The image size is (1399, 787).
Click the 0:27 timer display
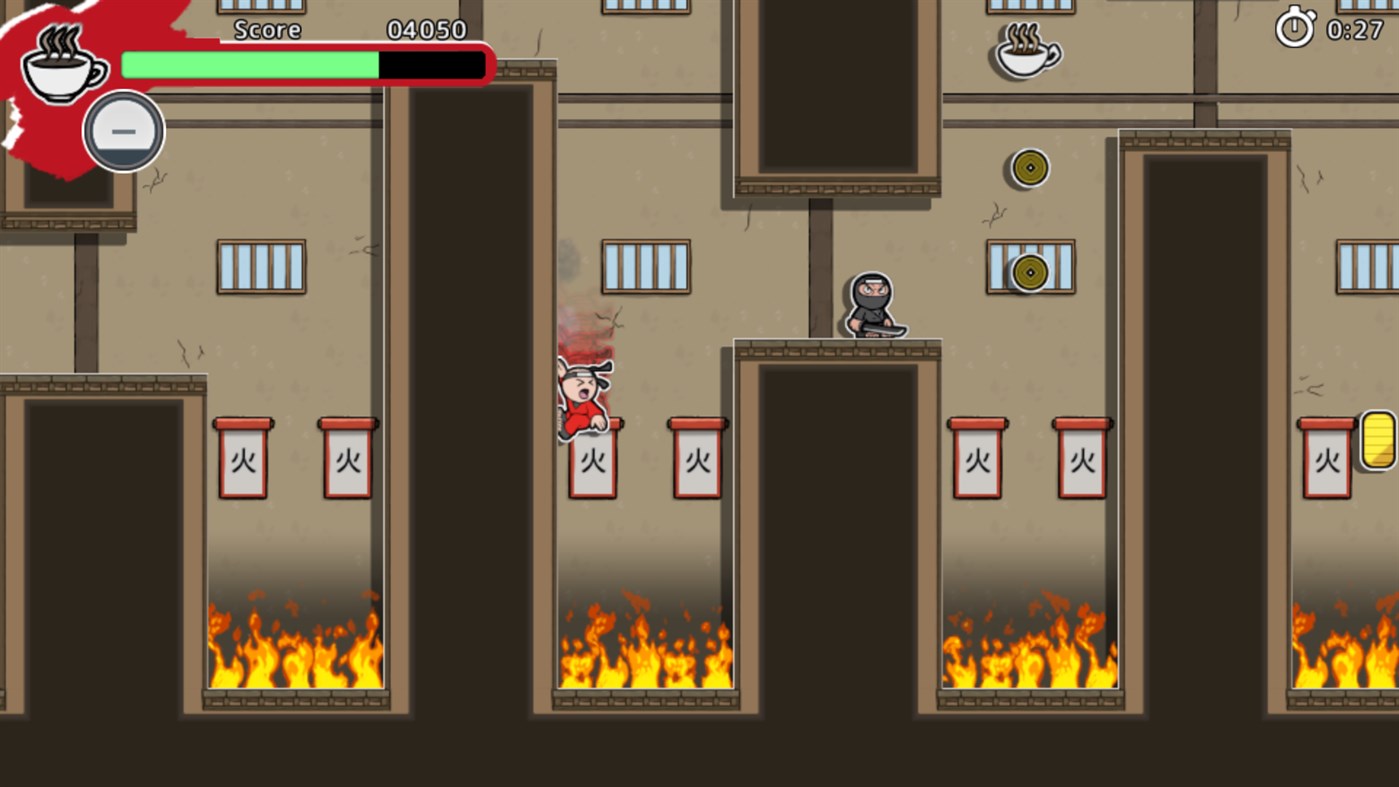(1355, 29)
